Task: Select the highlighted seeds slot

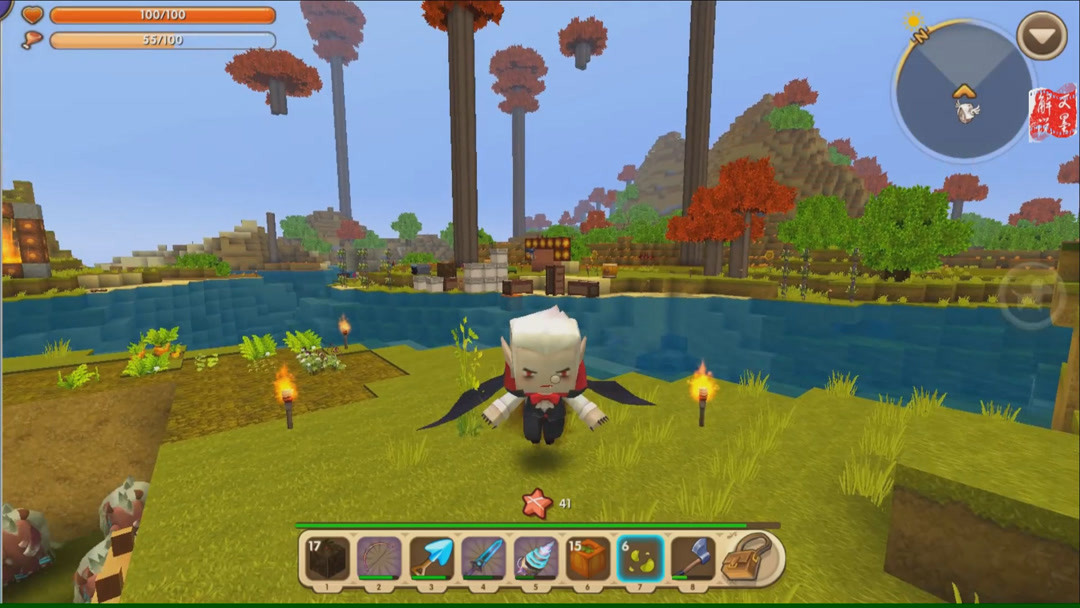Action: pyautogui.click(x=640, y=558)
